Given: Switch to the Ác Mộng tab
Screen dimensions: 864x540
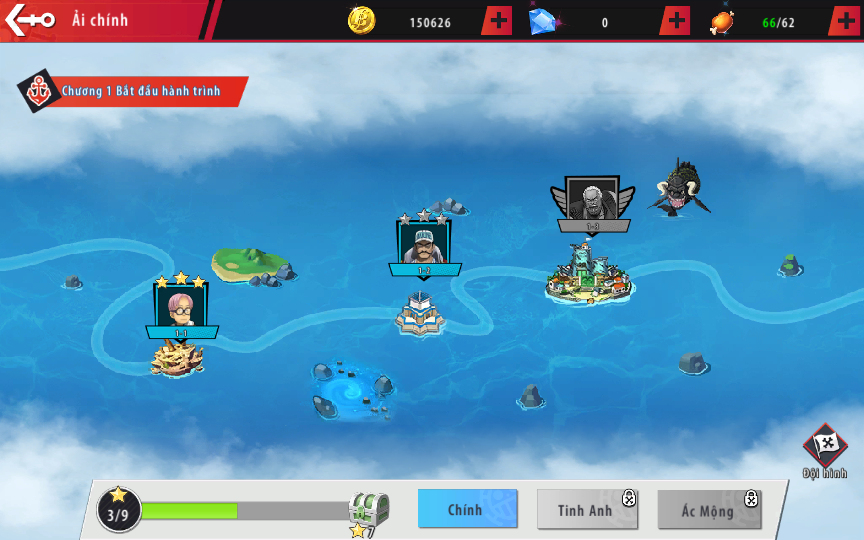Looking at the screenshot, I should tap(709, 509).
